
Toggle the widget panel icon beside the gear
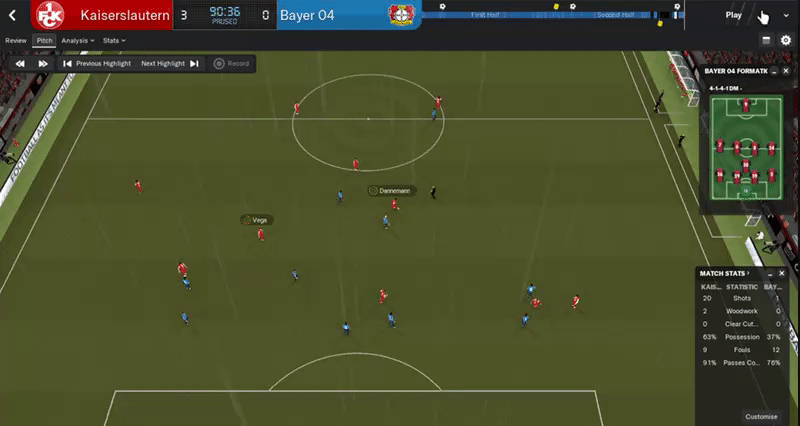tap(766, 40)
